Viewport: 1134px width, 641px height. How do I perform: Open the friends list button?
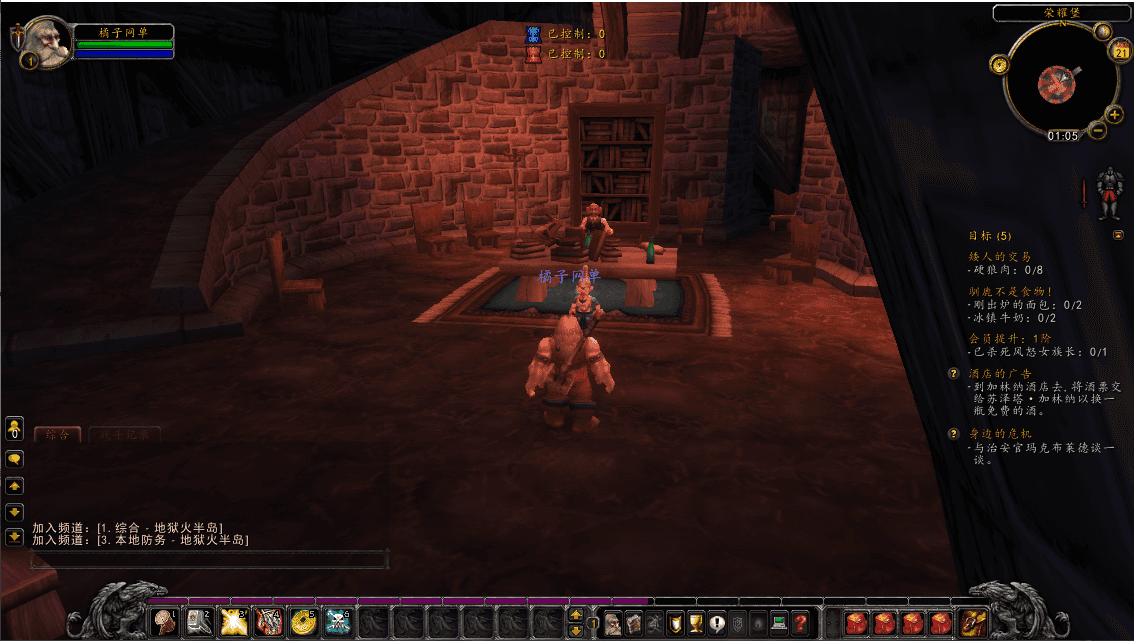click(15, 429)
